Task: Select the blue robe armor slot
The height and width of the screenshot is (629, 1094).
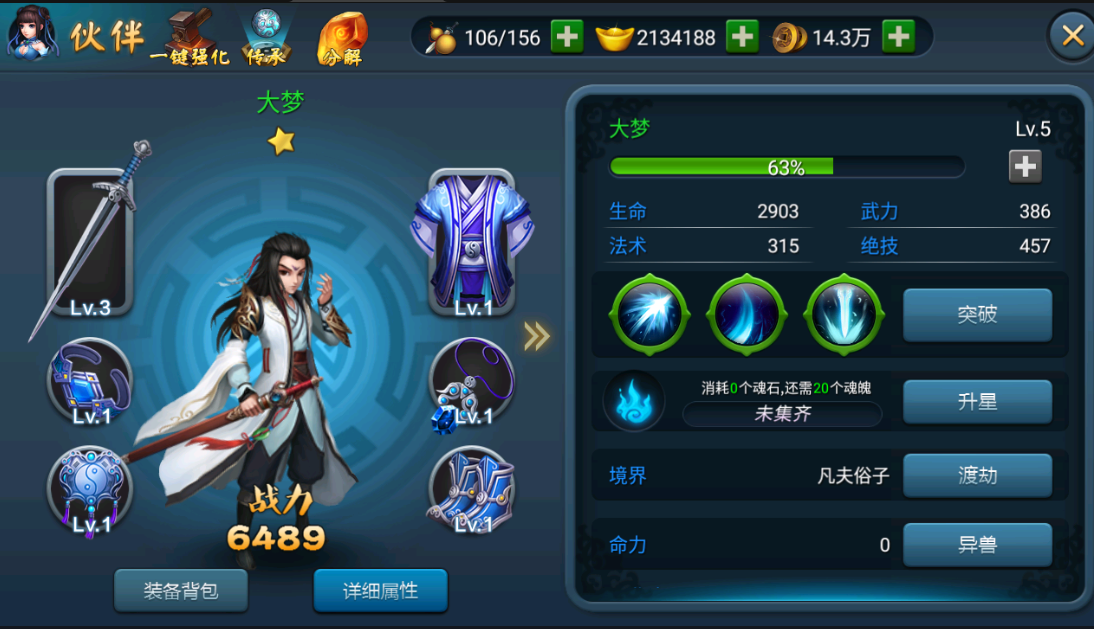Action: (470, 243)
